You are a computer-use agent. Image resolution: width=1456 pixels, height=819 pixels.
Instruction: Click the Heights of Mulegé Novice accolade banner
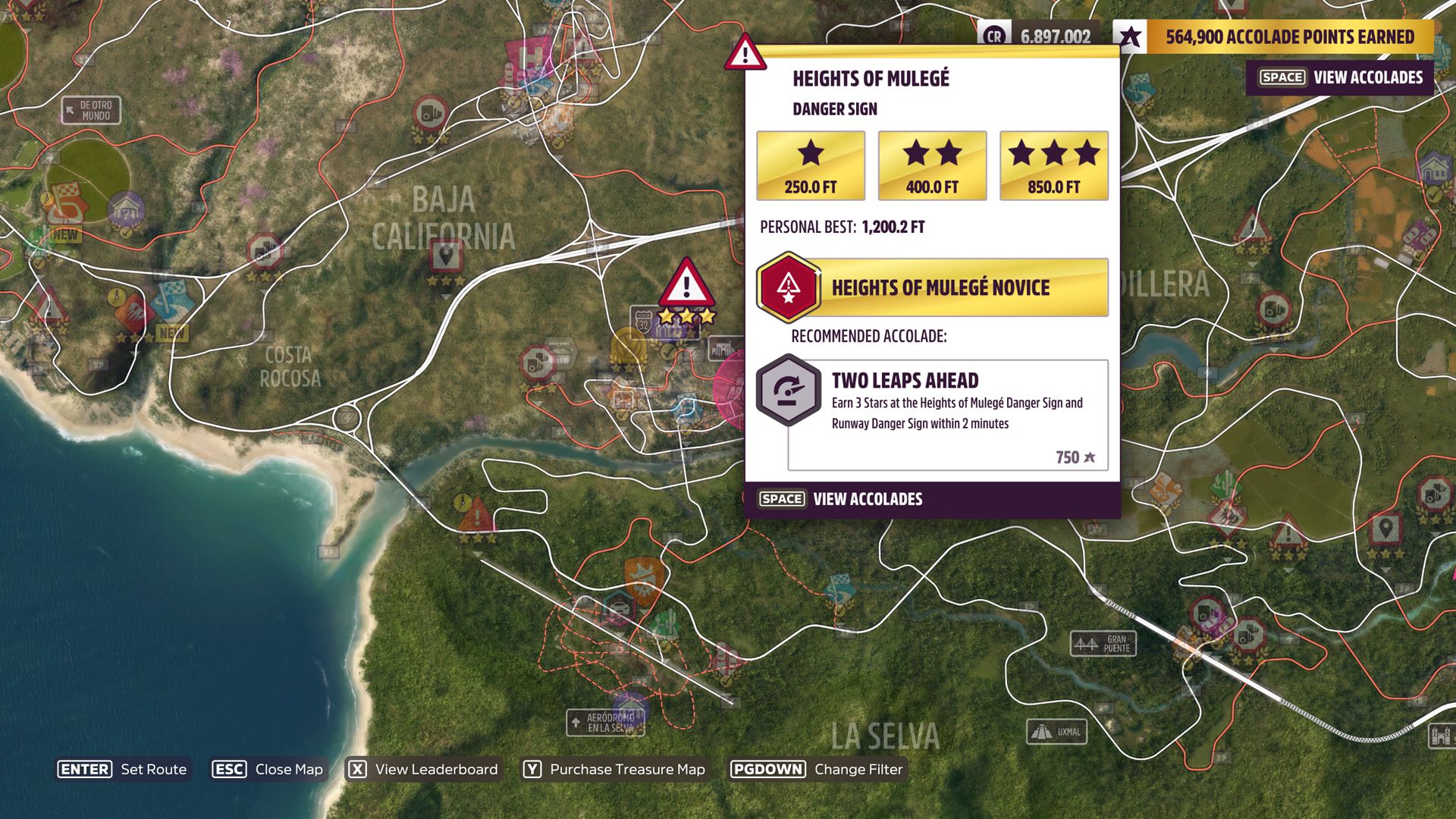[933, 287]
